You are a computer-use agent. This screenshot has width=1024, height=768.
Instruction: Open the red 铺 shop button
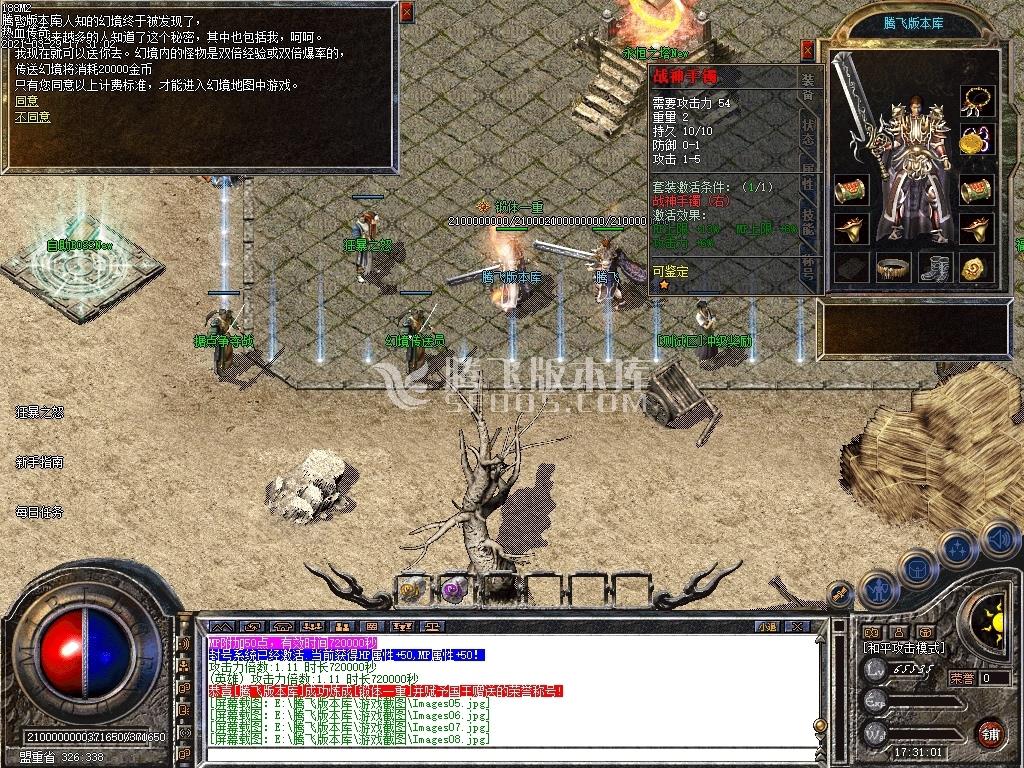(990, 731)
